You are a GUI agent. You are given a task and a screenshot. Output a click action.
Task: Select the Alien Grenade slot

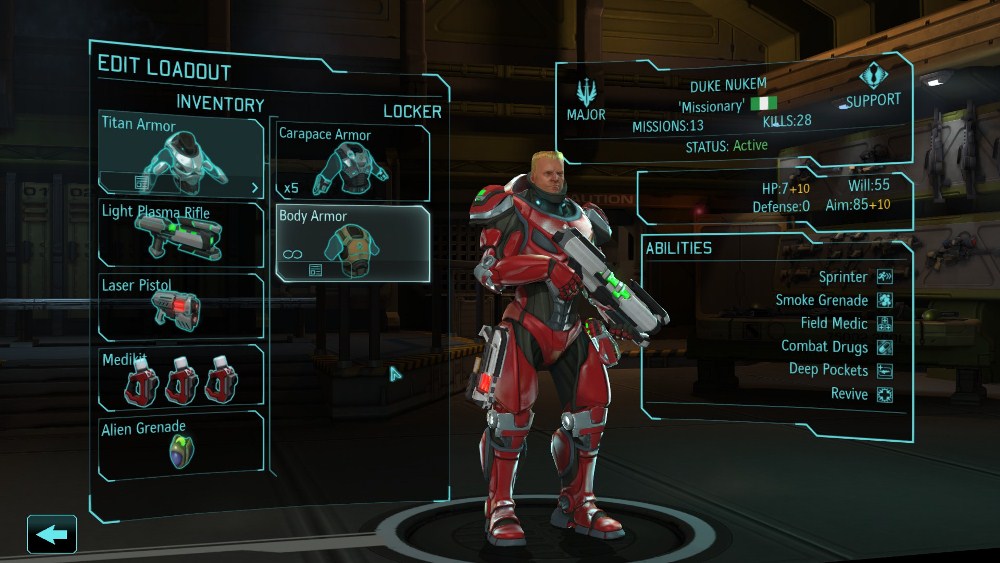click(x=181, y=445)
